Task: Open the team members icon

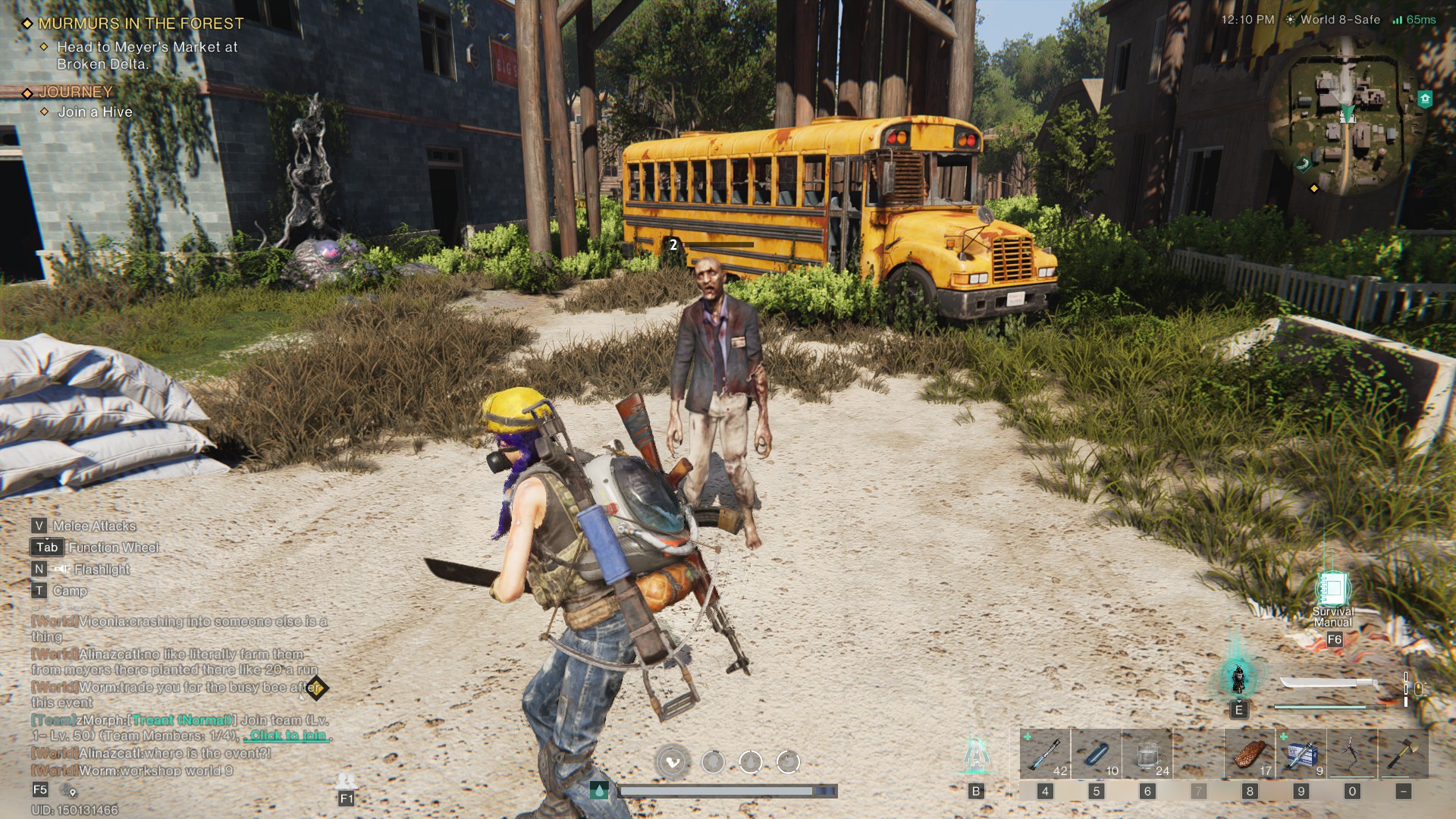Action: [347, 781]
